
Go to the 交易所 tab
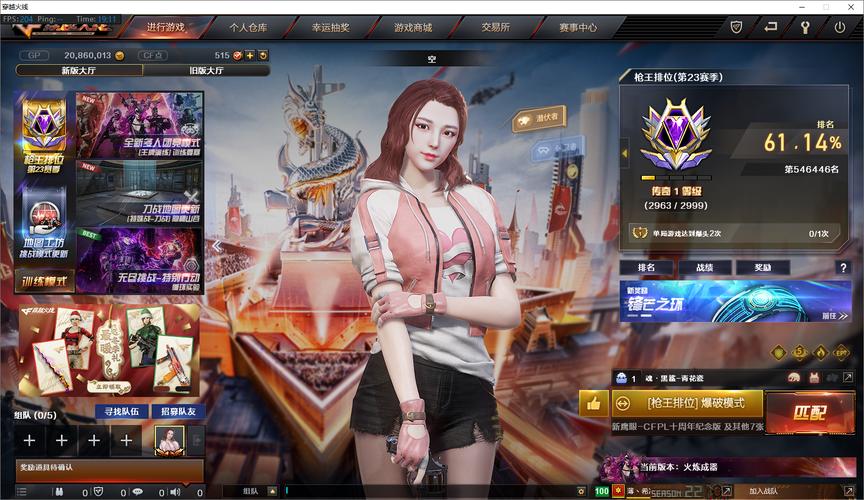494,27
